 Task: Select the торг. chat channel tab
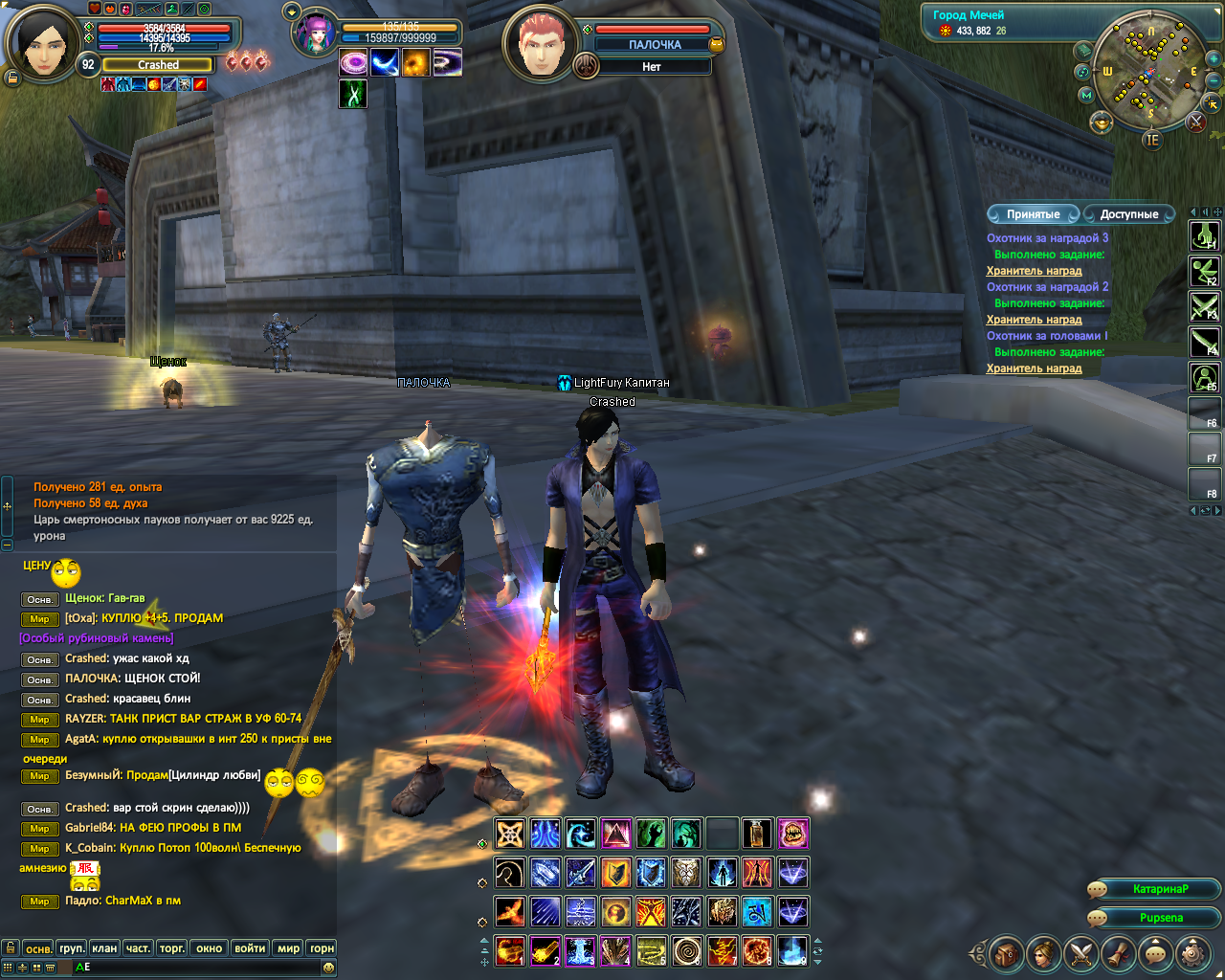tap(172, 948)
